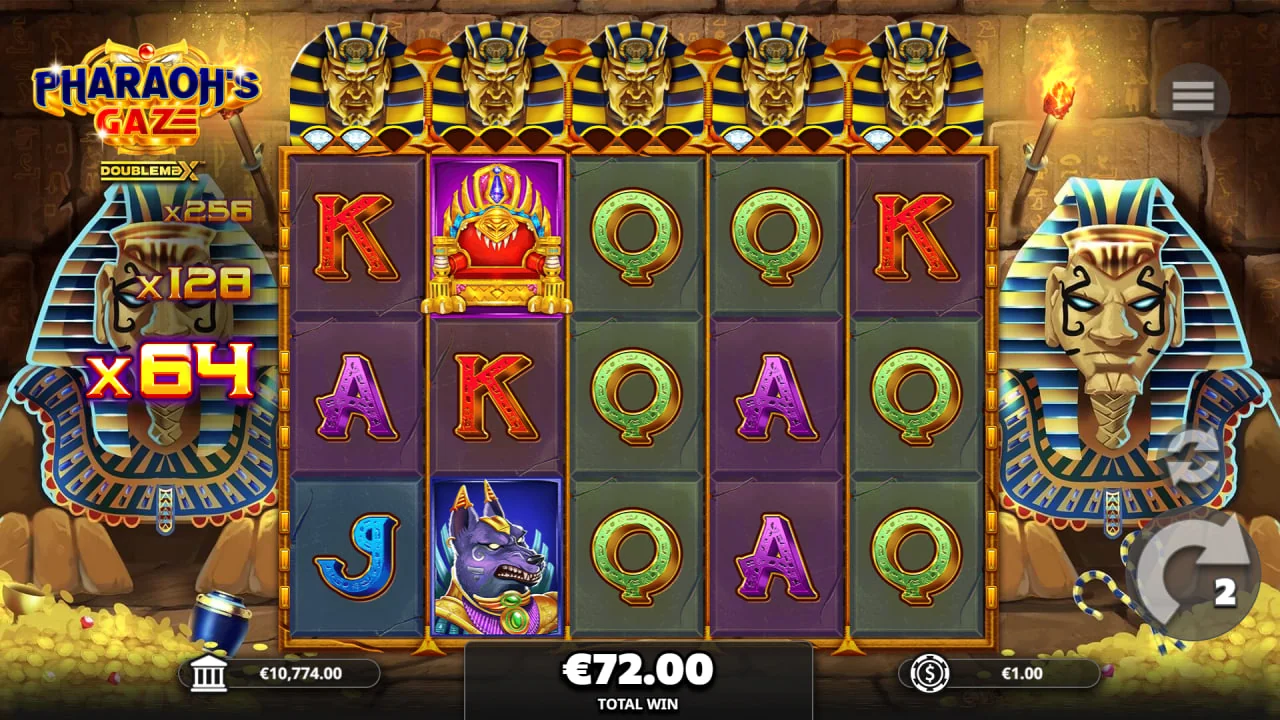Open the bank balance cashier
Image resolution: width=1280 pixels, height=720 pixels.
208,674
